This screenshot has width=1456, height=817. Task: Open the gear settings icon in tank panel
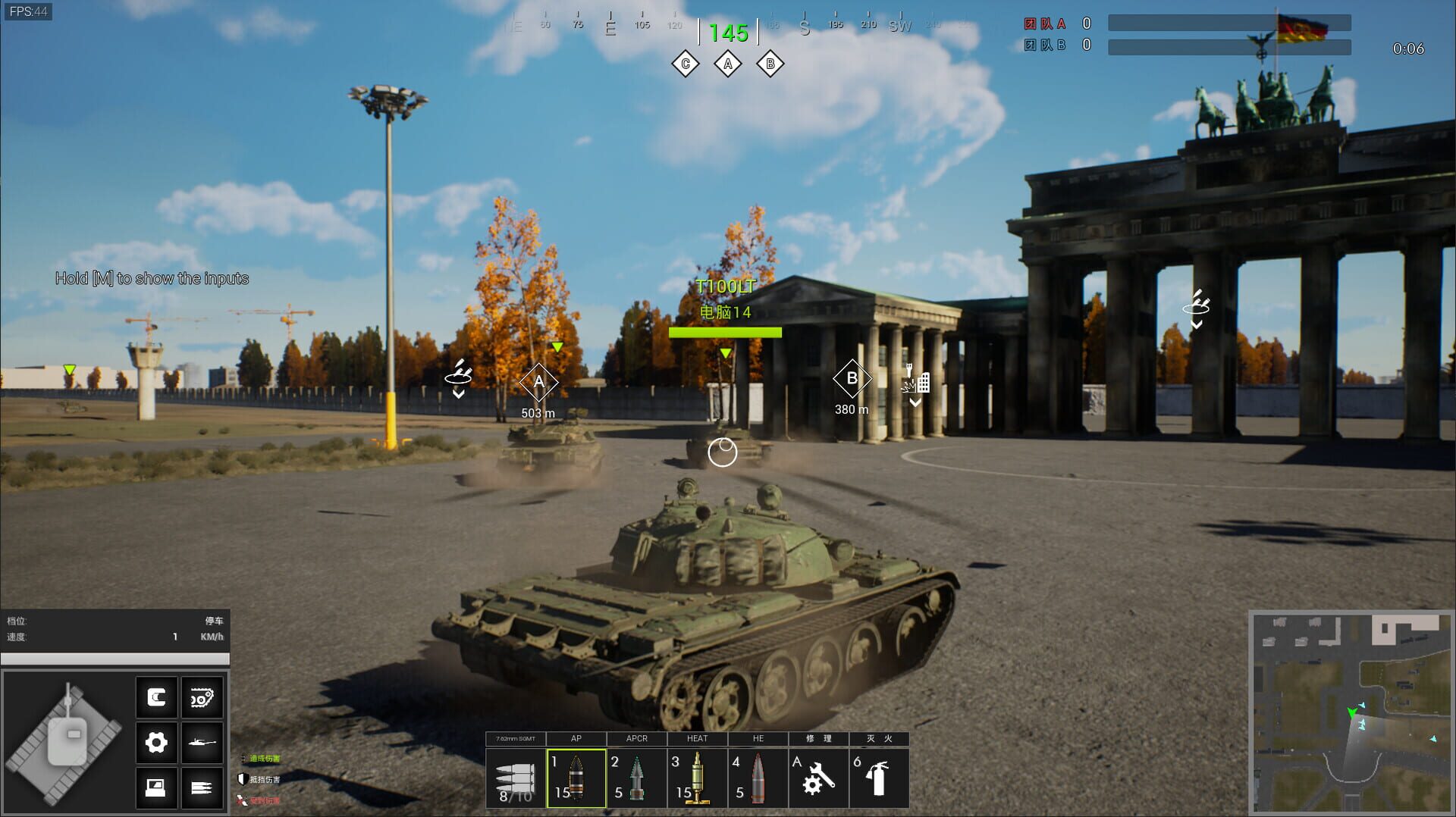(157, 743)
